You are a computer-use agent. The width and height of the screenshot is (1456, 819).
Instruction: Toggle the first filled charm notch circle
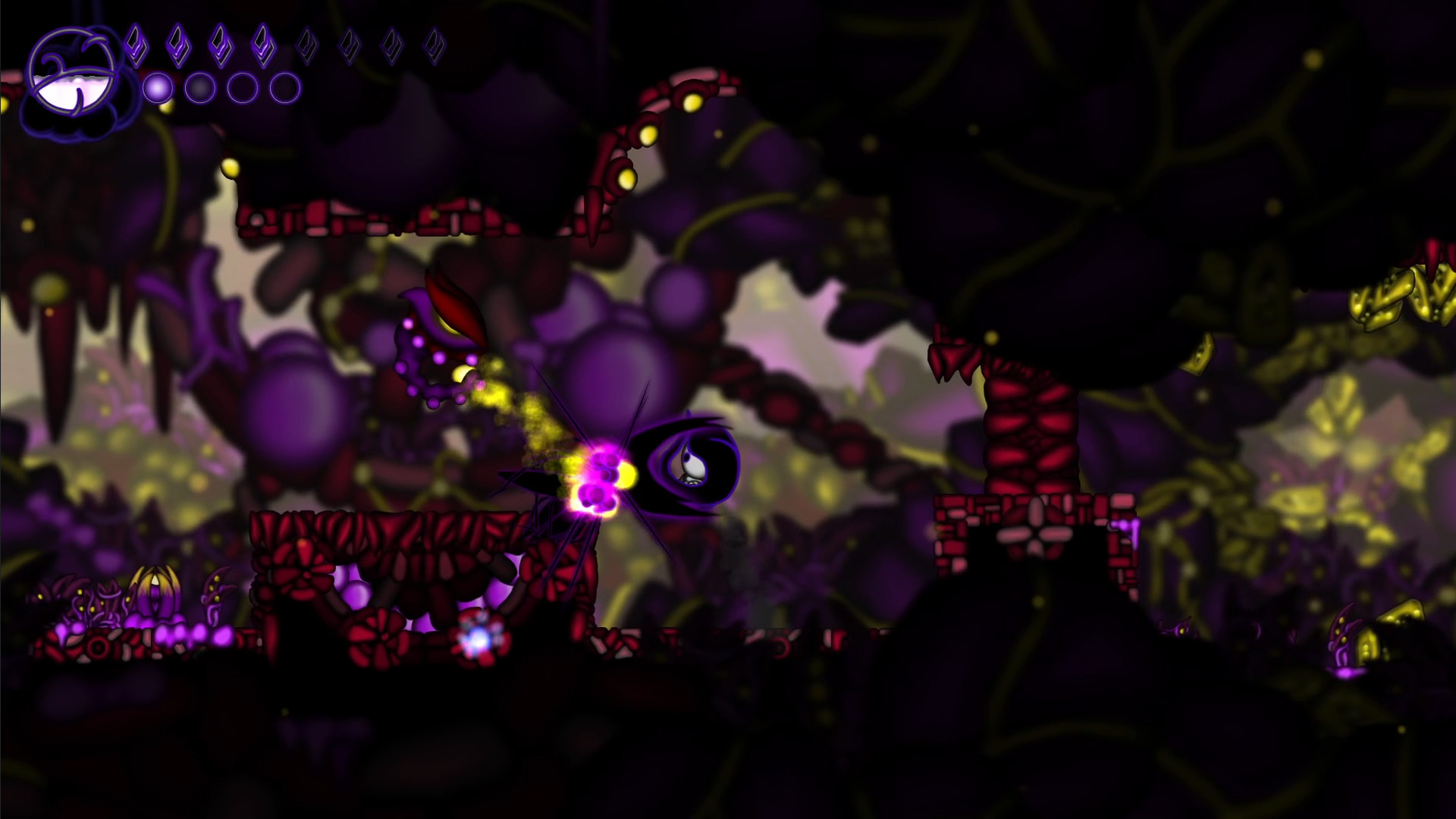[x=157, y=86]
